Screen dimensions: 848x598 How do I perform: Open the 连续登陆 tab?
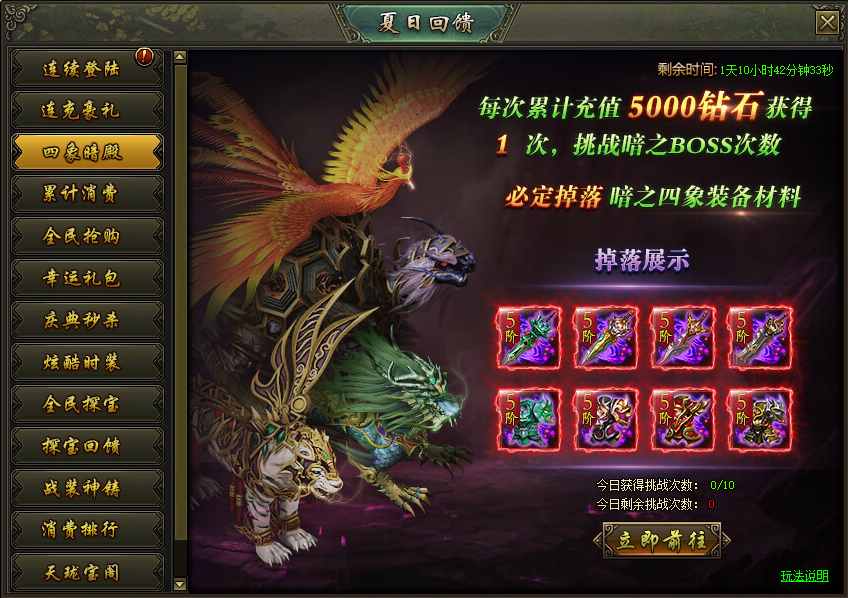(x=86, y=69)
